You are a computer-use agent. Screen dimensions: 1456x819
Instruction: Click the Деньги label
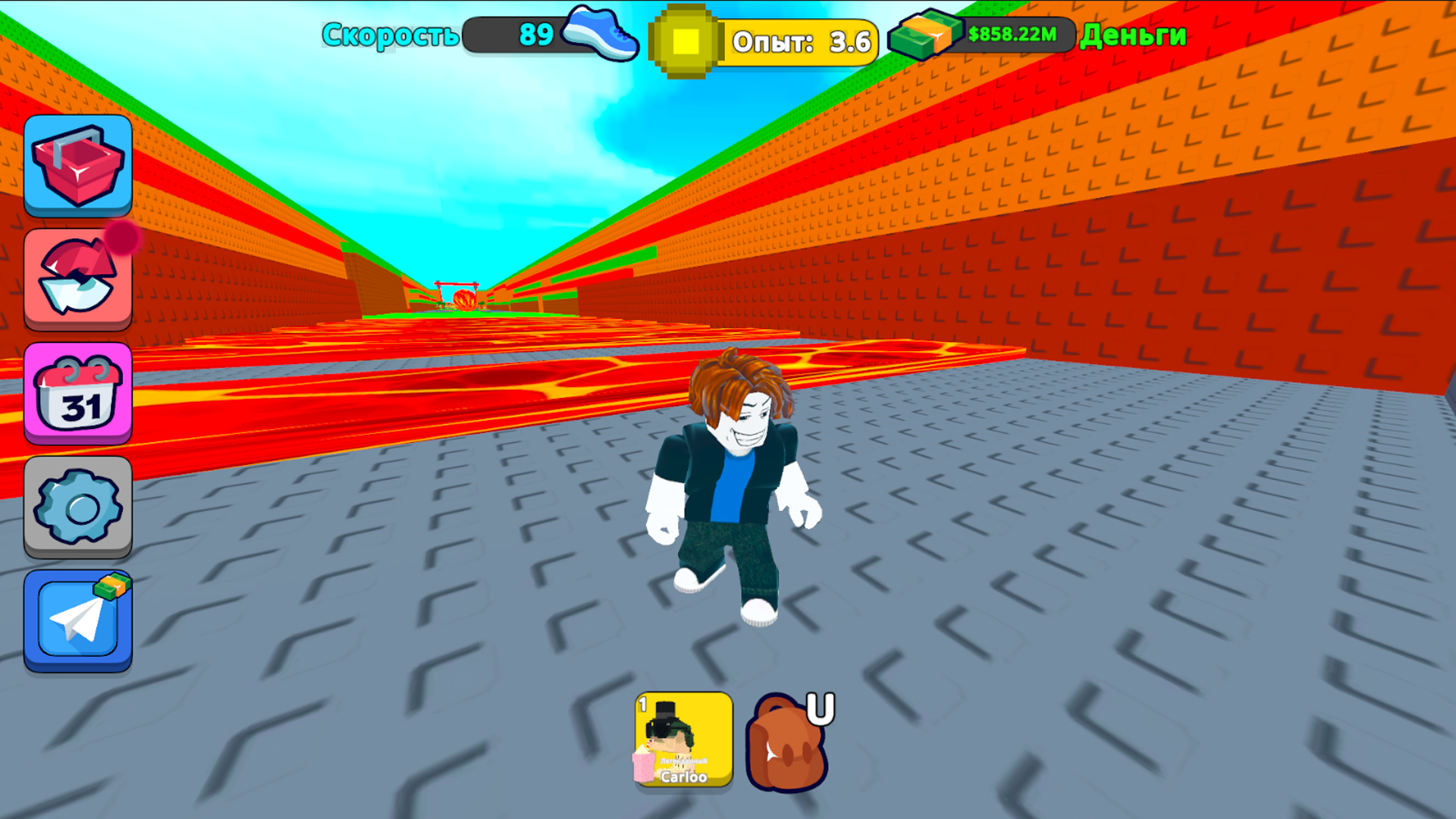coord(1133,36)
